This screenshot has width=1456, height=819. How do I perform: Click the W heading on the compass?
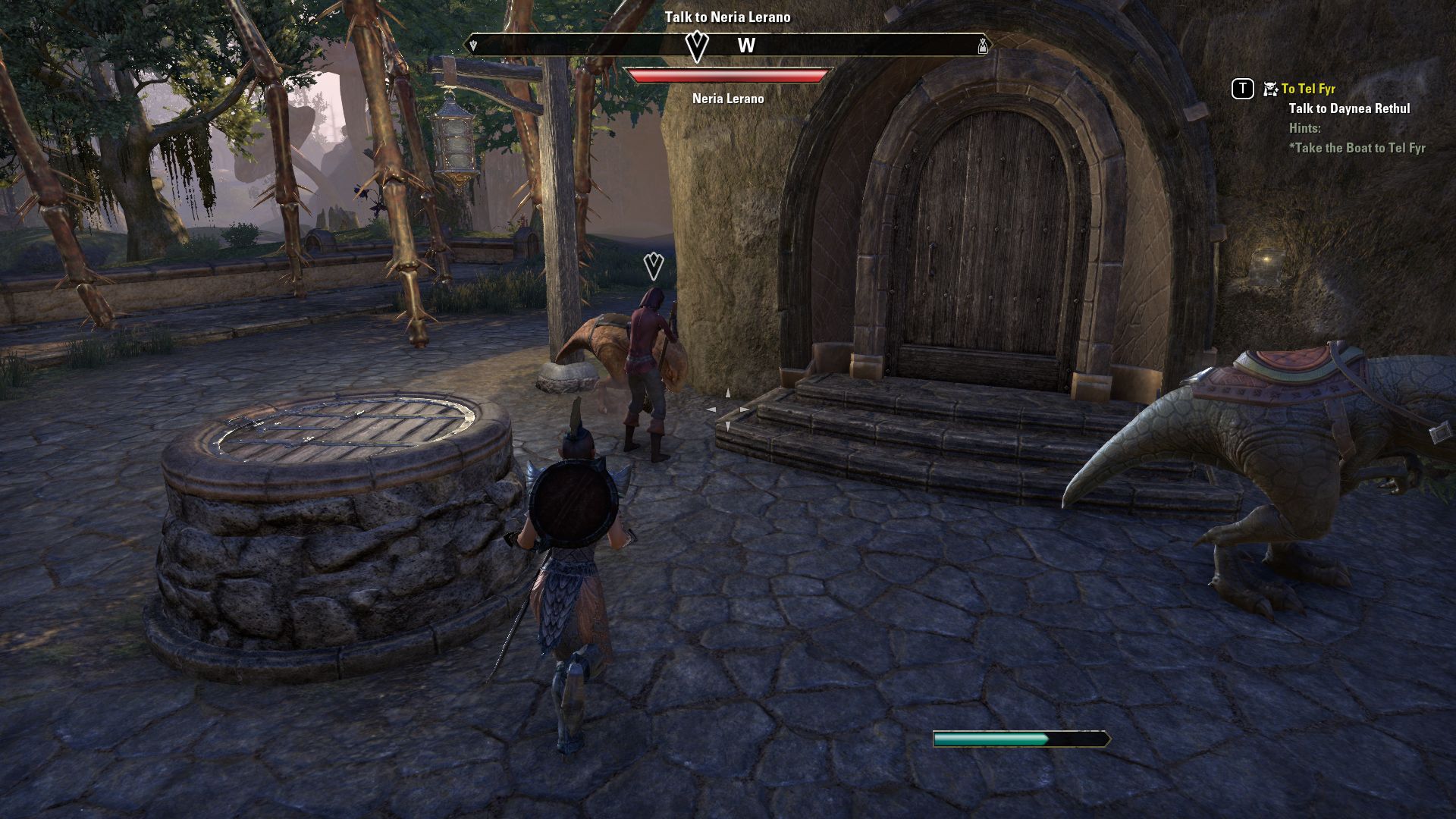click(x=746, y=45)
